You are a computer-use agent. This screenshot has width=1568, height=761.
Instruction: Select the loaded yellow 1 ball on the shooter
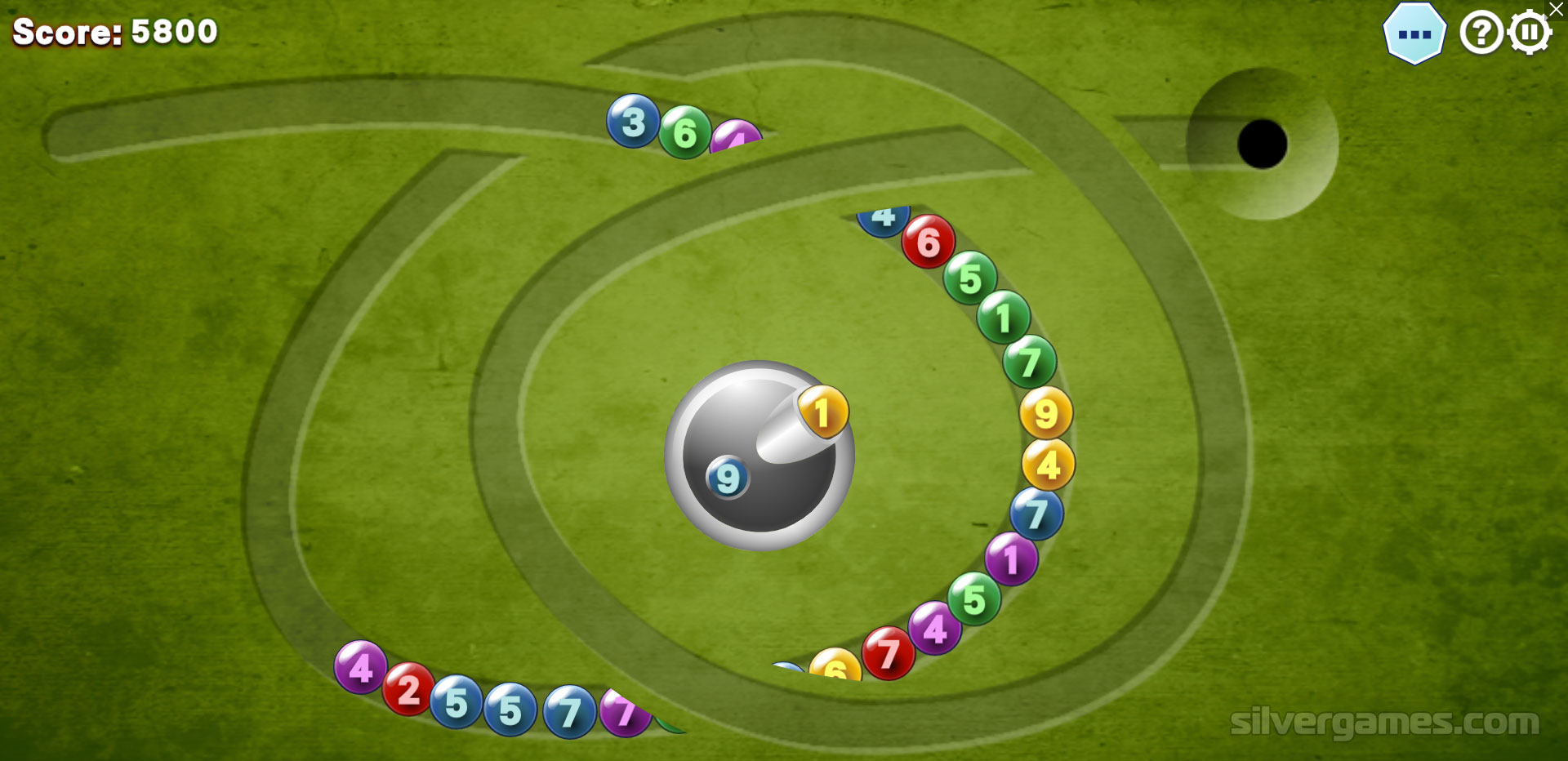[822, 412]
